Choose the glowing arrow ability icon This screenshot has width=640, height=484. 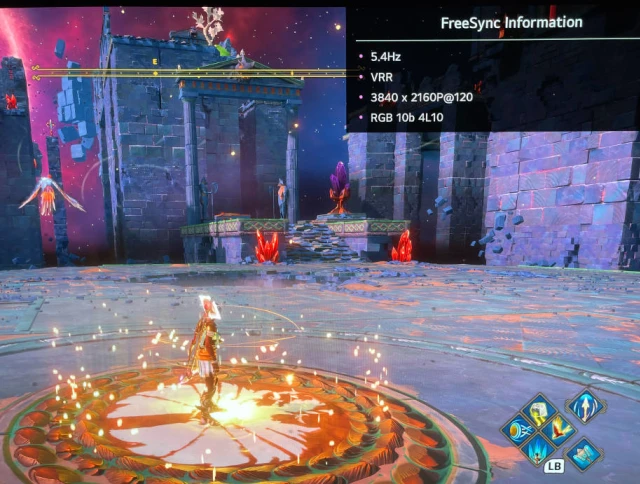584,405
